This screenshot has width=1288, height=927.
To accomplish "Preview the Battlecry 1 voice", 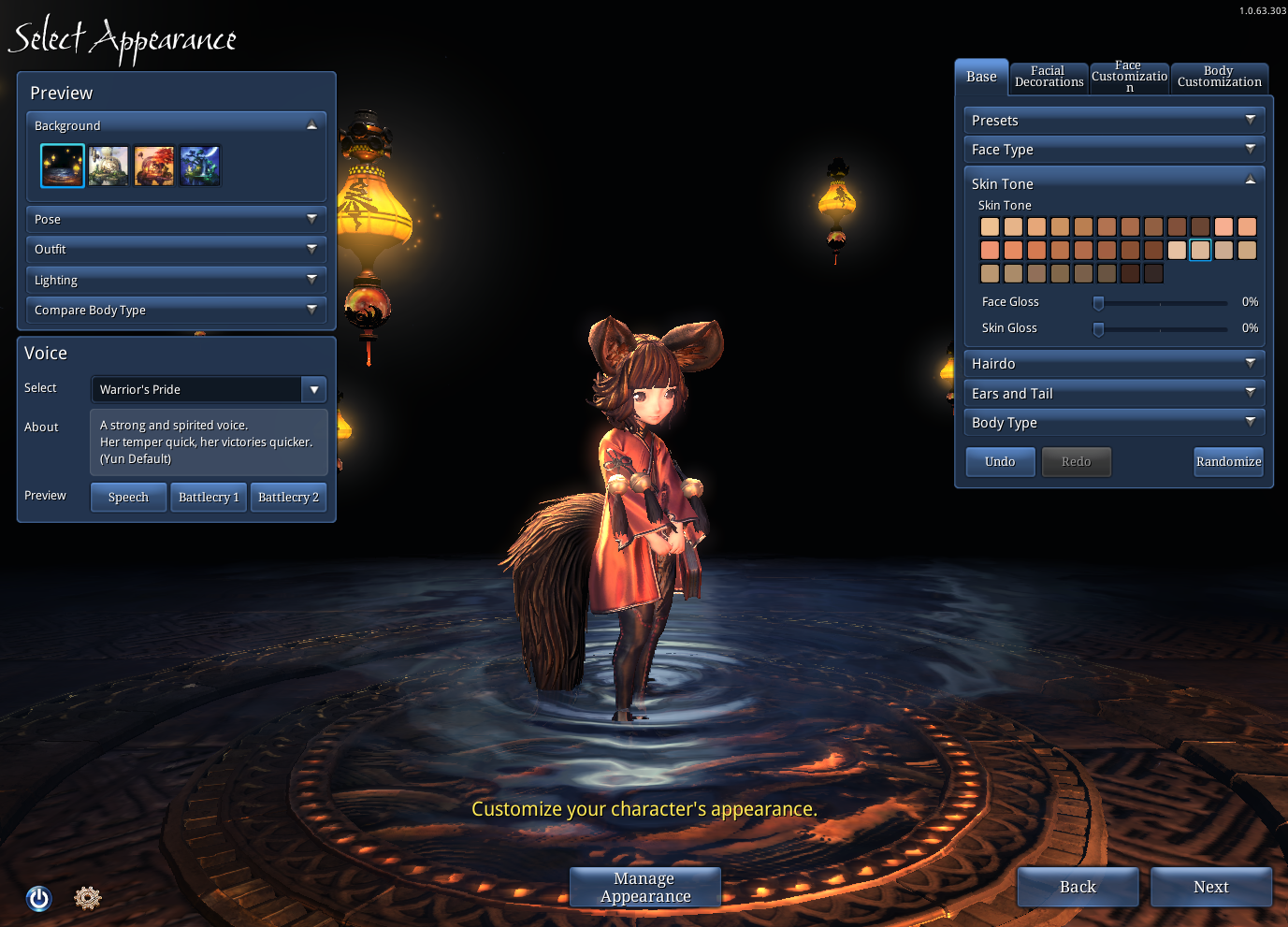I will [209, 498].
